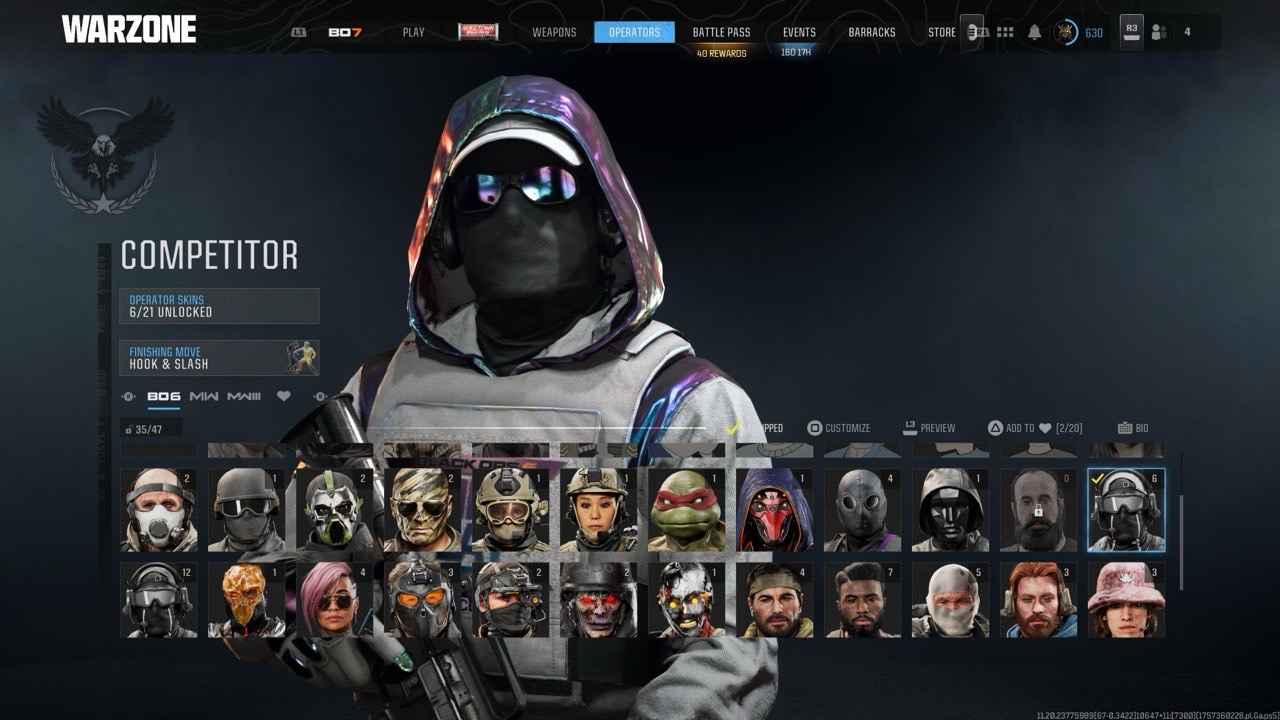Filter operators by the BO6 tab
This screenshot has width=1280, height=720.
pos(164,397)
